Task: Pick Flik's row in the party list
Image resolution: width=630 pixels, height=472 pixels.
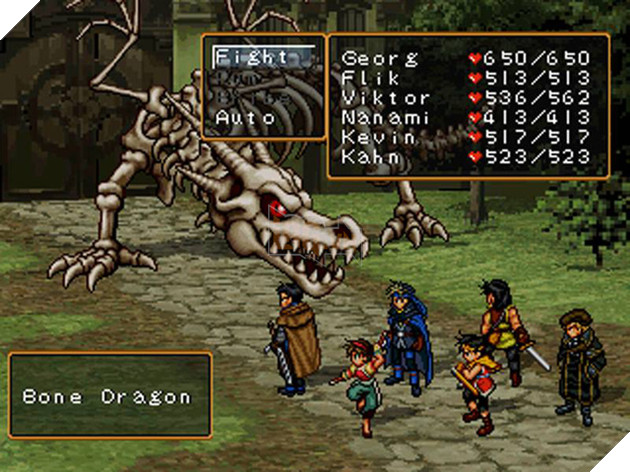Action: 468,78
